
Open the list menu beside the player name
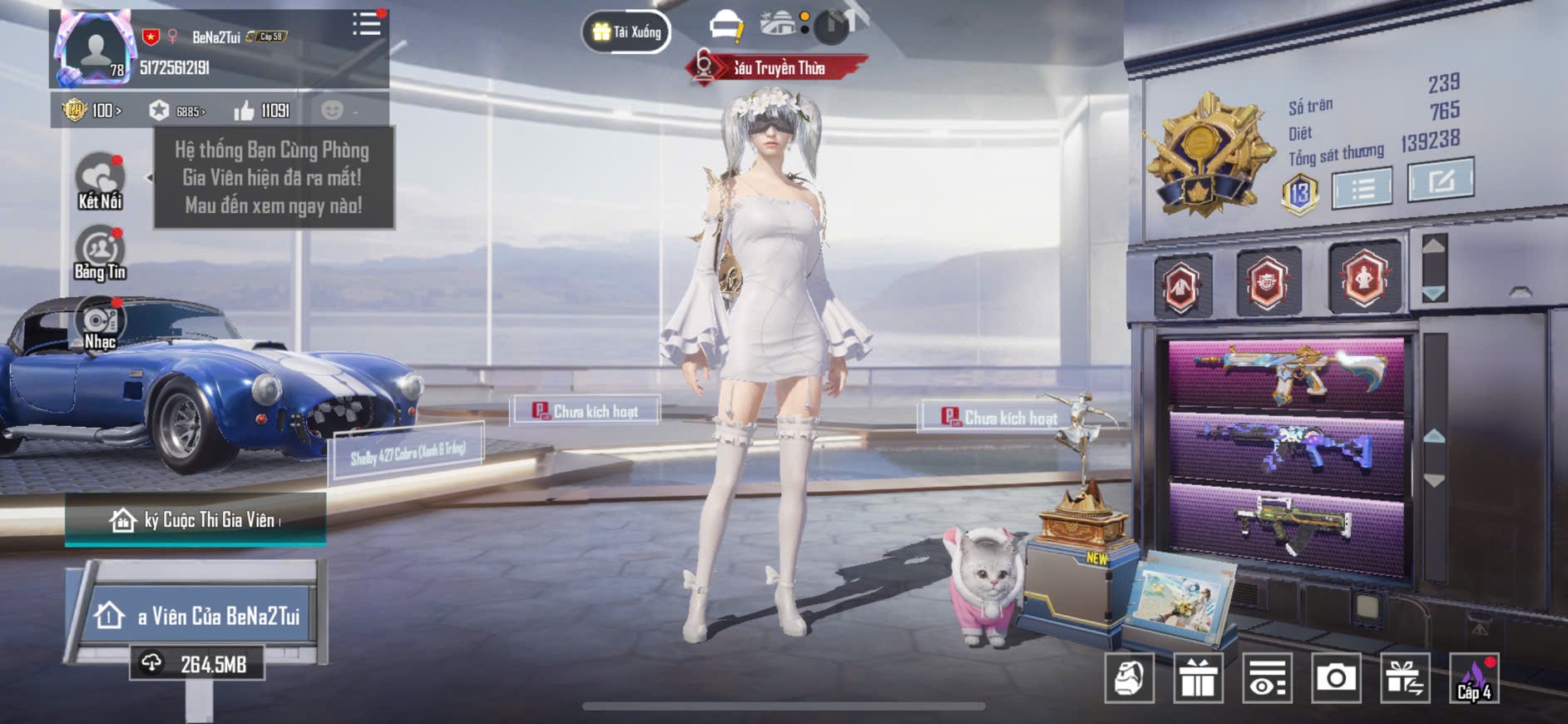(x=366, y=24)
